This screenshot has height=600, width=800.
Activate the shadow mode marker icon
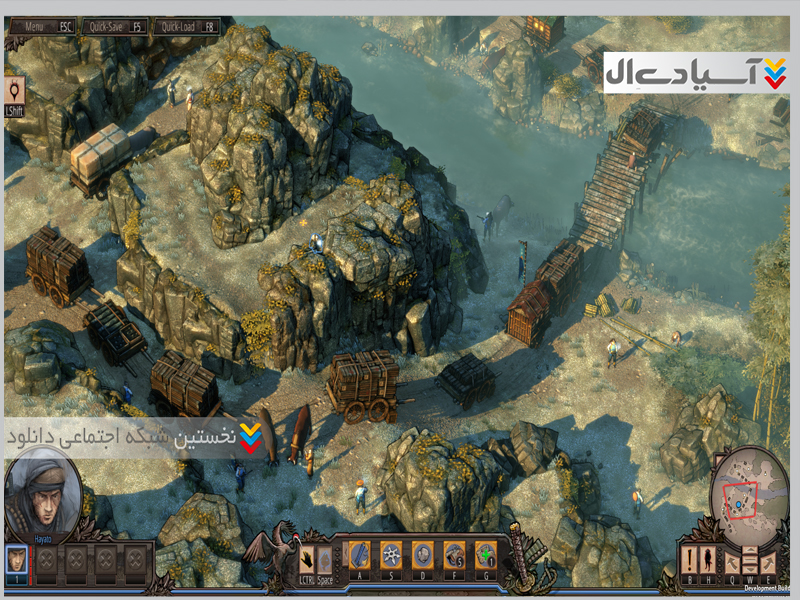pos(16,92)
